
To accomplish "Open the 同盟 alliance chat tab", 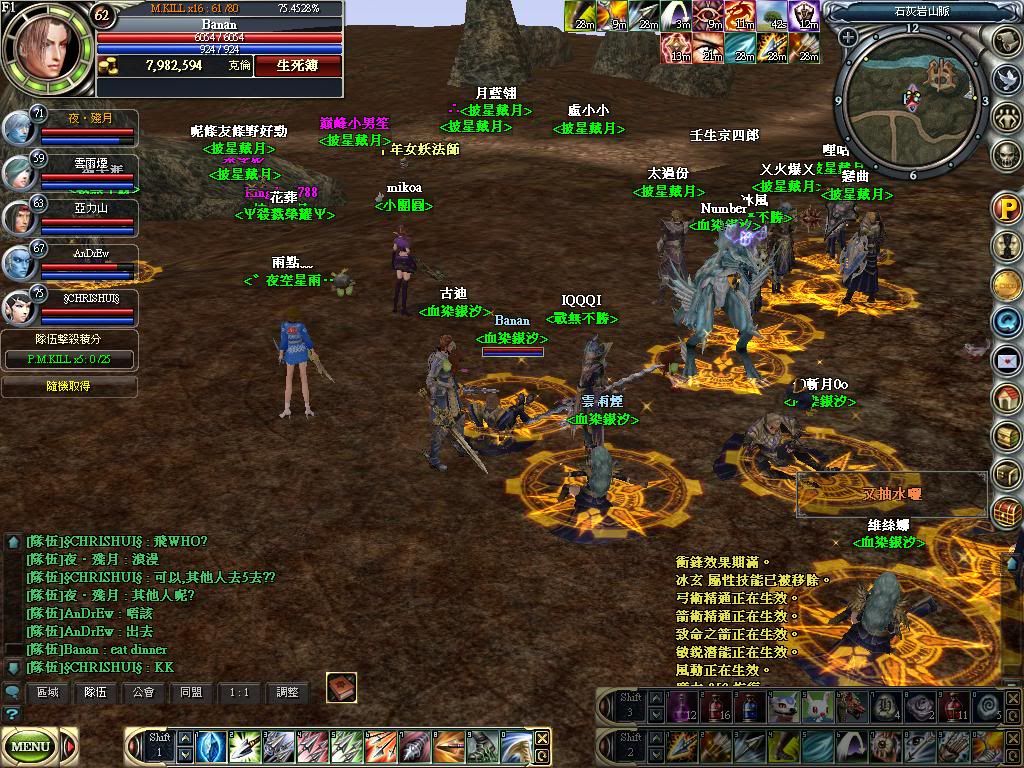I will tap(191, 691).
